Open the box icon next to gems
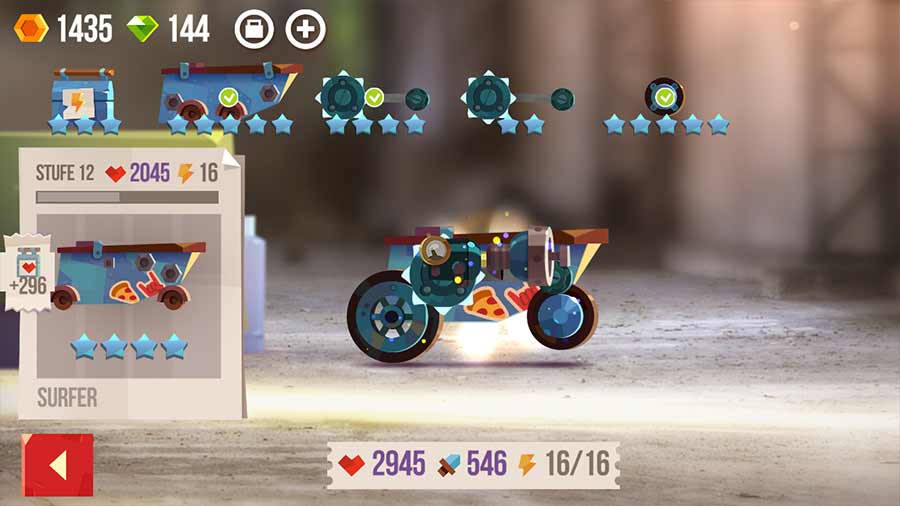The height and width of the screenshot is (506, 900). tap(254, 29)
